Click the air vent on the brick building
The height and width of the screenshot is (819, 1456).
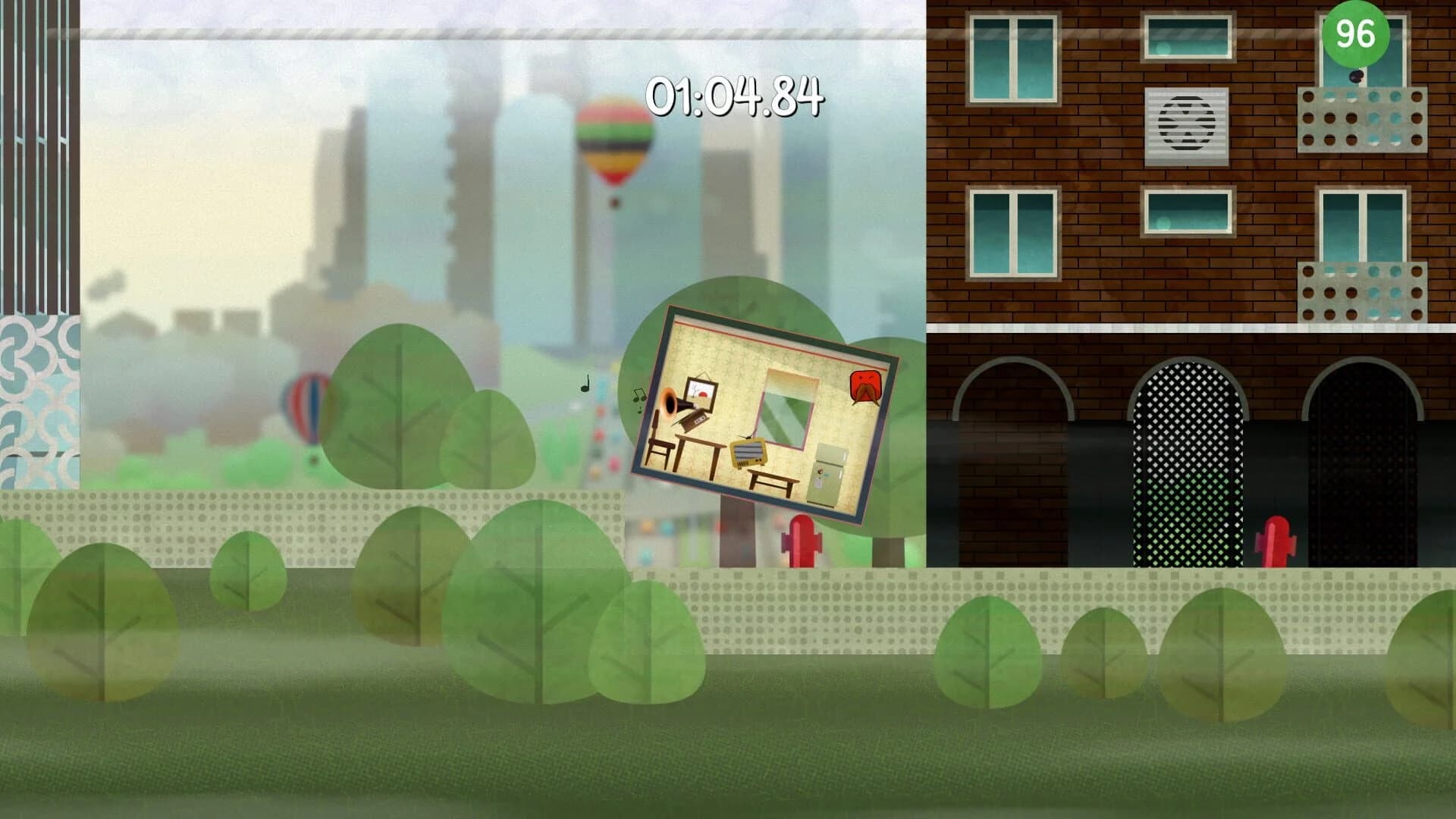tap(1185, 127)
